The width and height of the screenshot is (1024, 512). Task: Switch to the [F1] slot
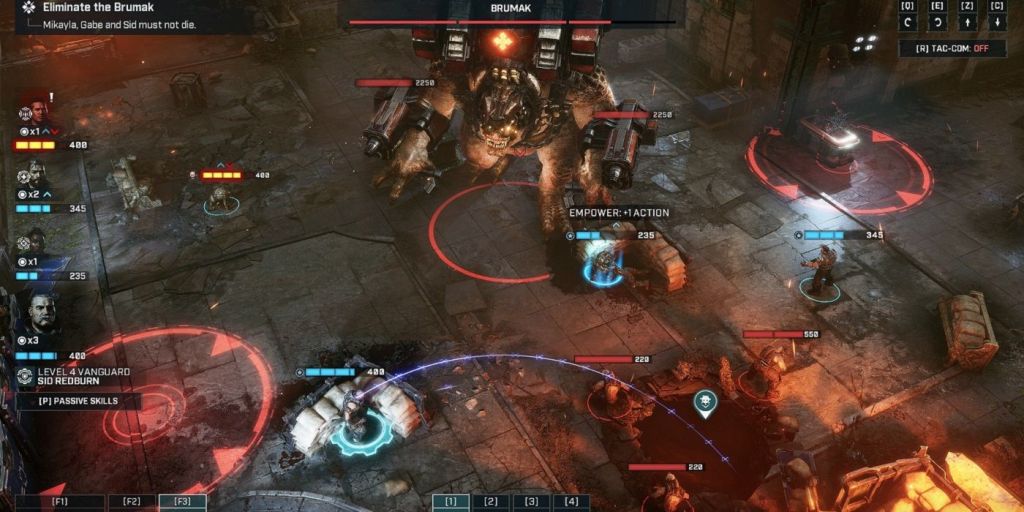tap(62, 502)
